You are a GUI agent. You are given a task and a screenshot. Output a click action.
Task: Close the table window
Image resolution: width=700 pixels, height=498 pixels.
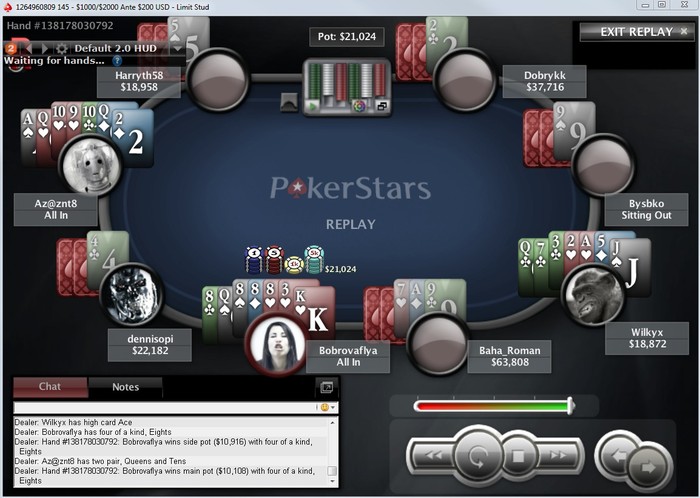coord(688,6)
